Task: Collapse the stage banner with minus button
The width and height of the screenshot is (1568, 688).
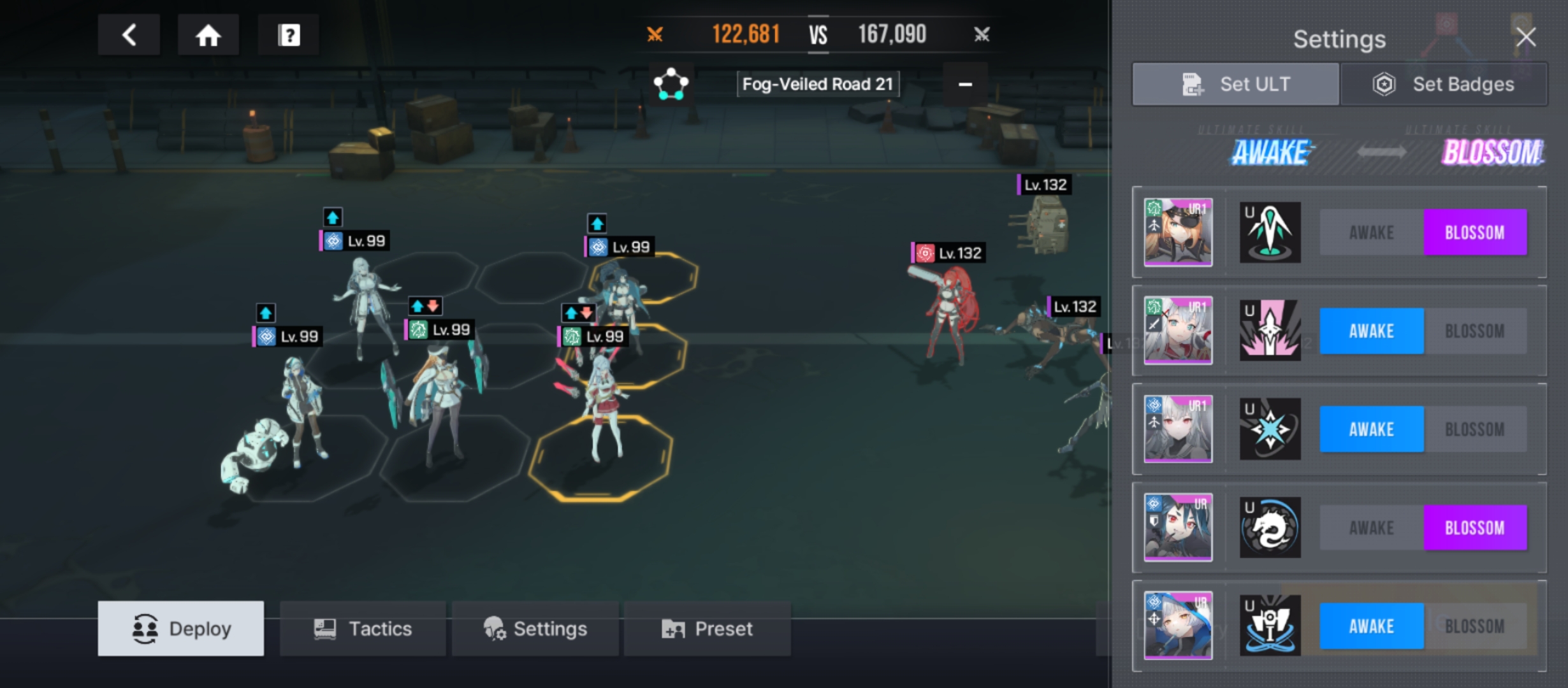Action: tap(965, 84)
